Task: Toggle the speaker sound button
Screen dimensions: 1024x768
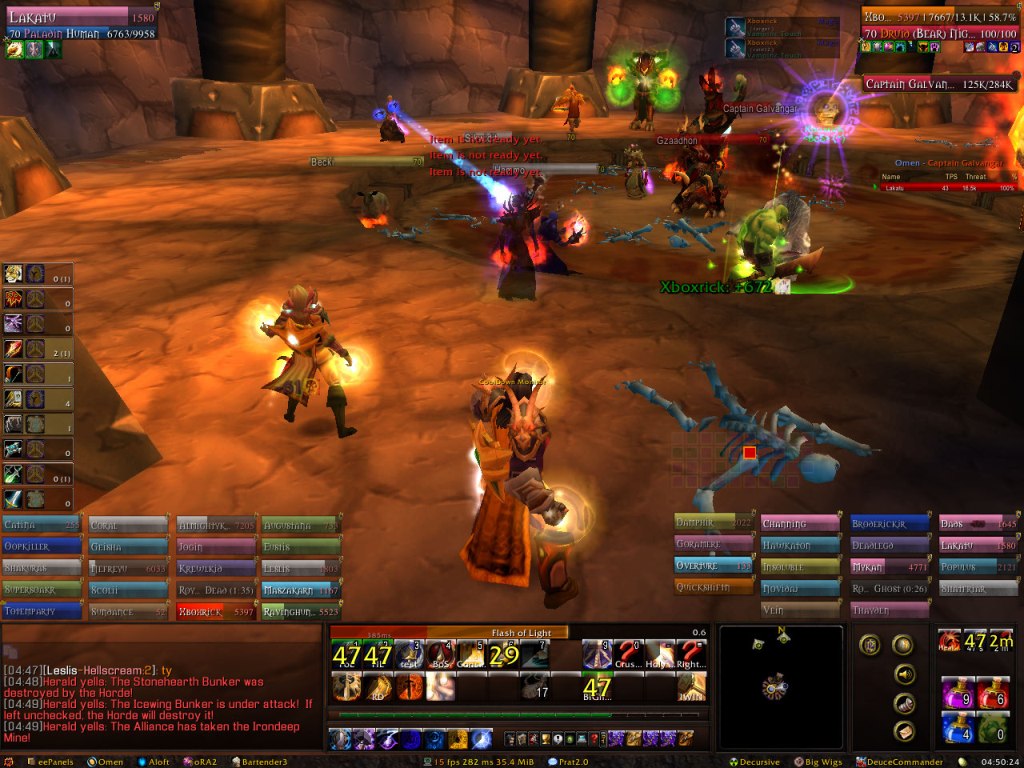Action: point(903,675)
